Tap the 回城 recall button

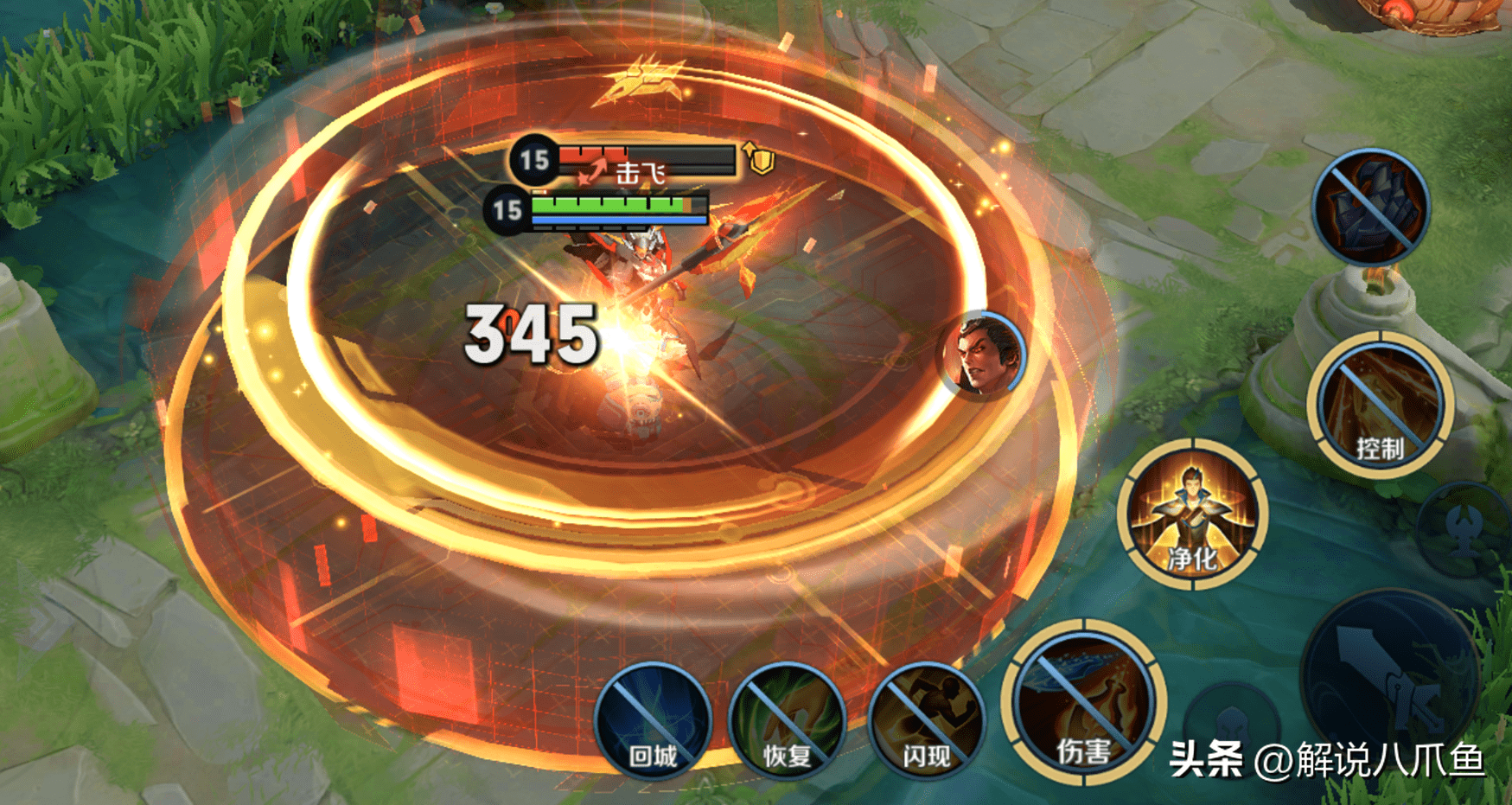(x=653, y=723)
